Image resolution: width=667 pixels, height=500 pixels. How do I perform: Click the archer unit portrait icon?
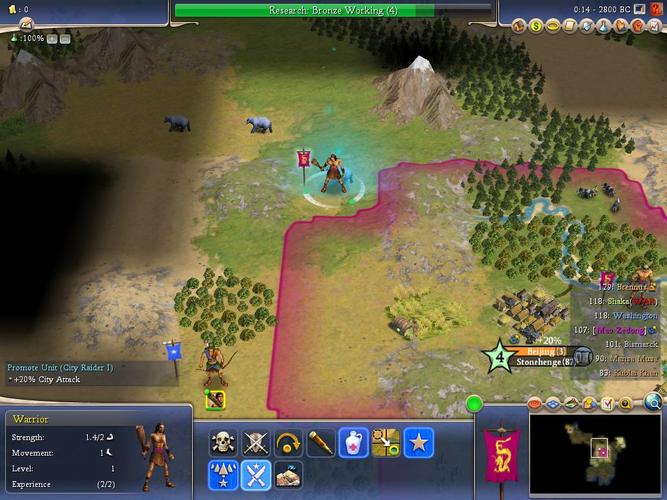tap(215, 400)
